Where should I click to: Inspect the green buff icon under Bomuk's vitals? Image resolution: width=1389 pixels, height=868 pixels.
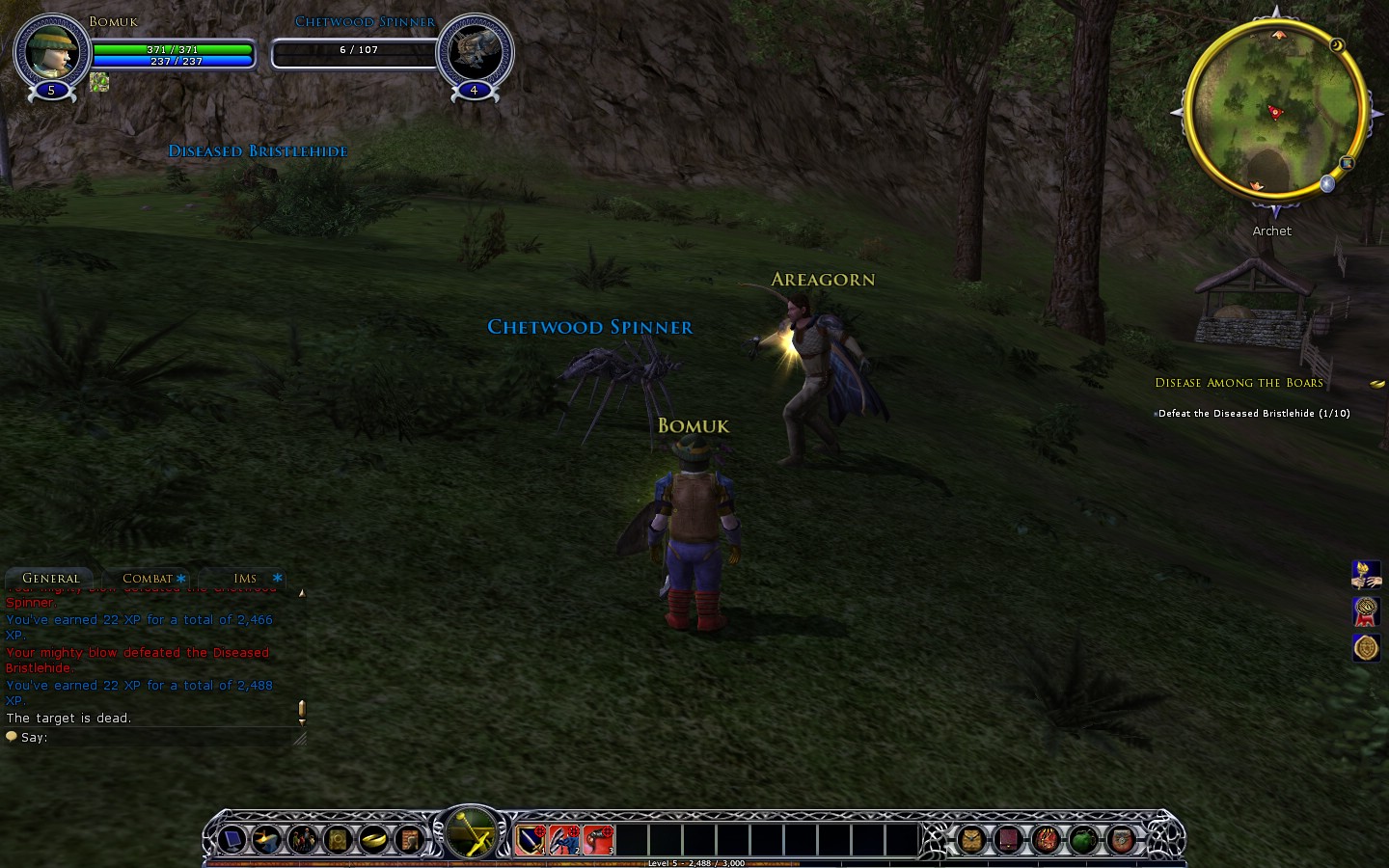click(x=98, y=82)
